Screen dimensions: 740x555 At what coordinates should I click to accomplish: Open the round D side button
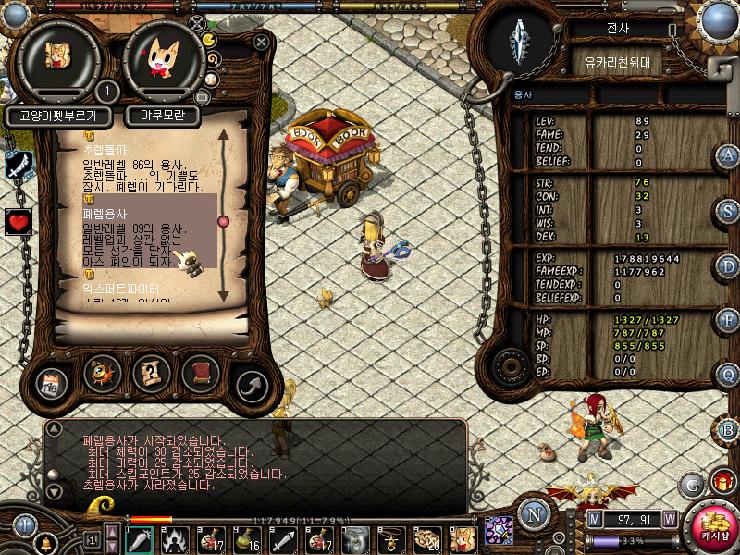(727, 266)
